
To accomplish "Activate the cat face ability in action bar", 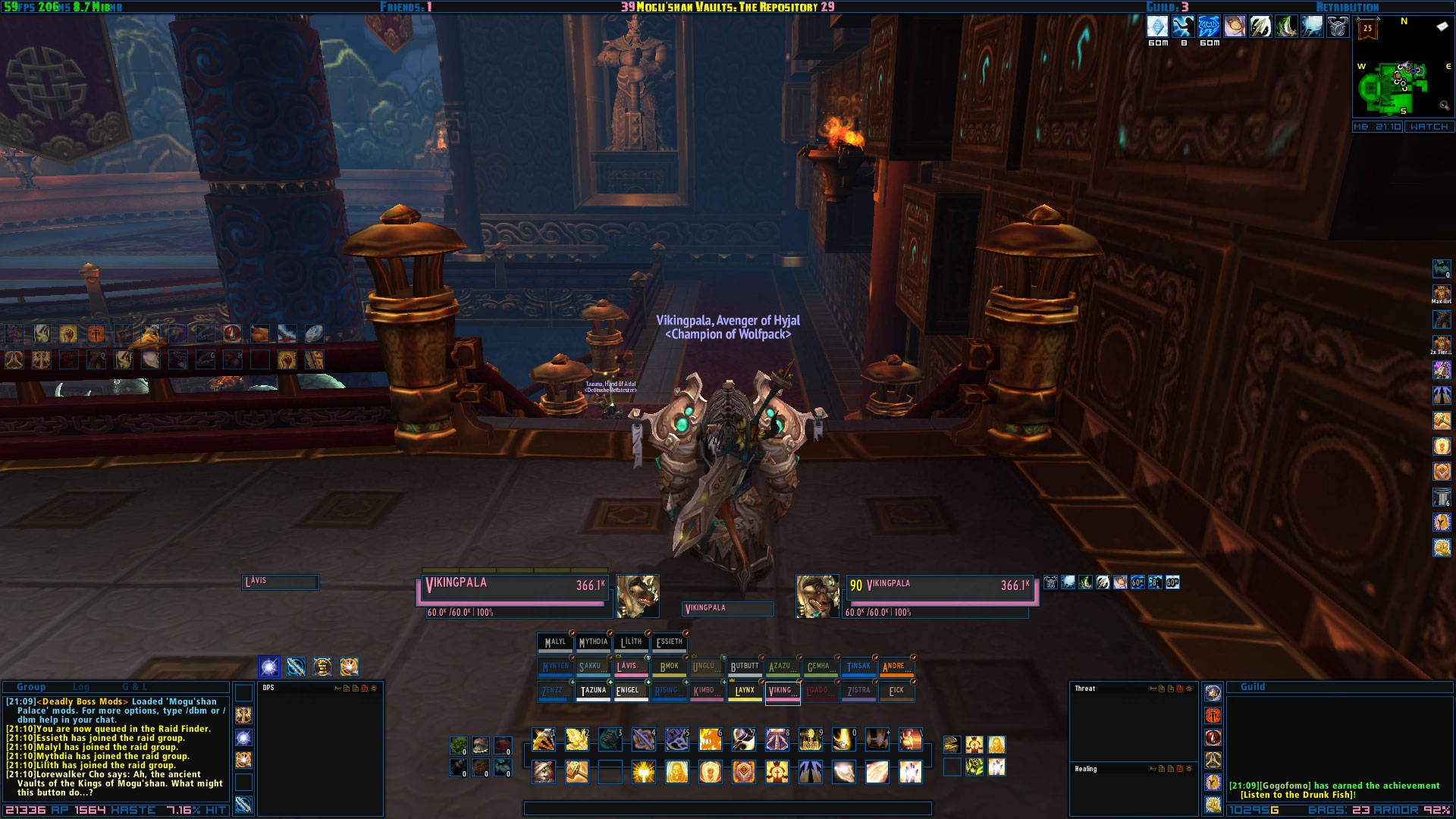I will coord(543,772).
